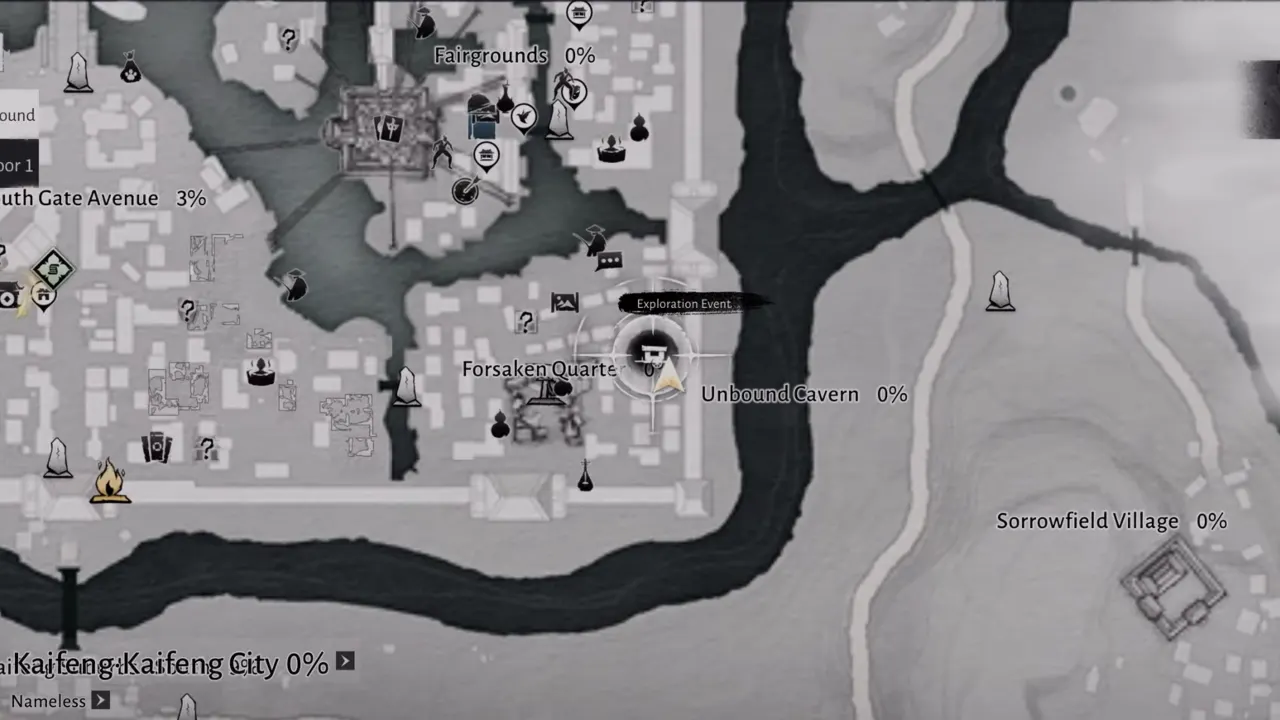Expand the Kaifeng City arrow chevron
The image size is (1280, 720).
pos(344,662)
